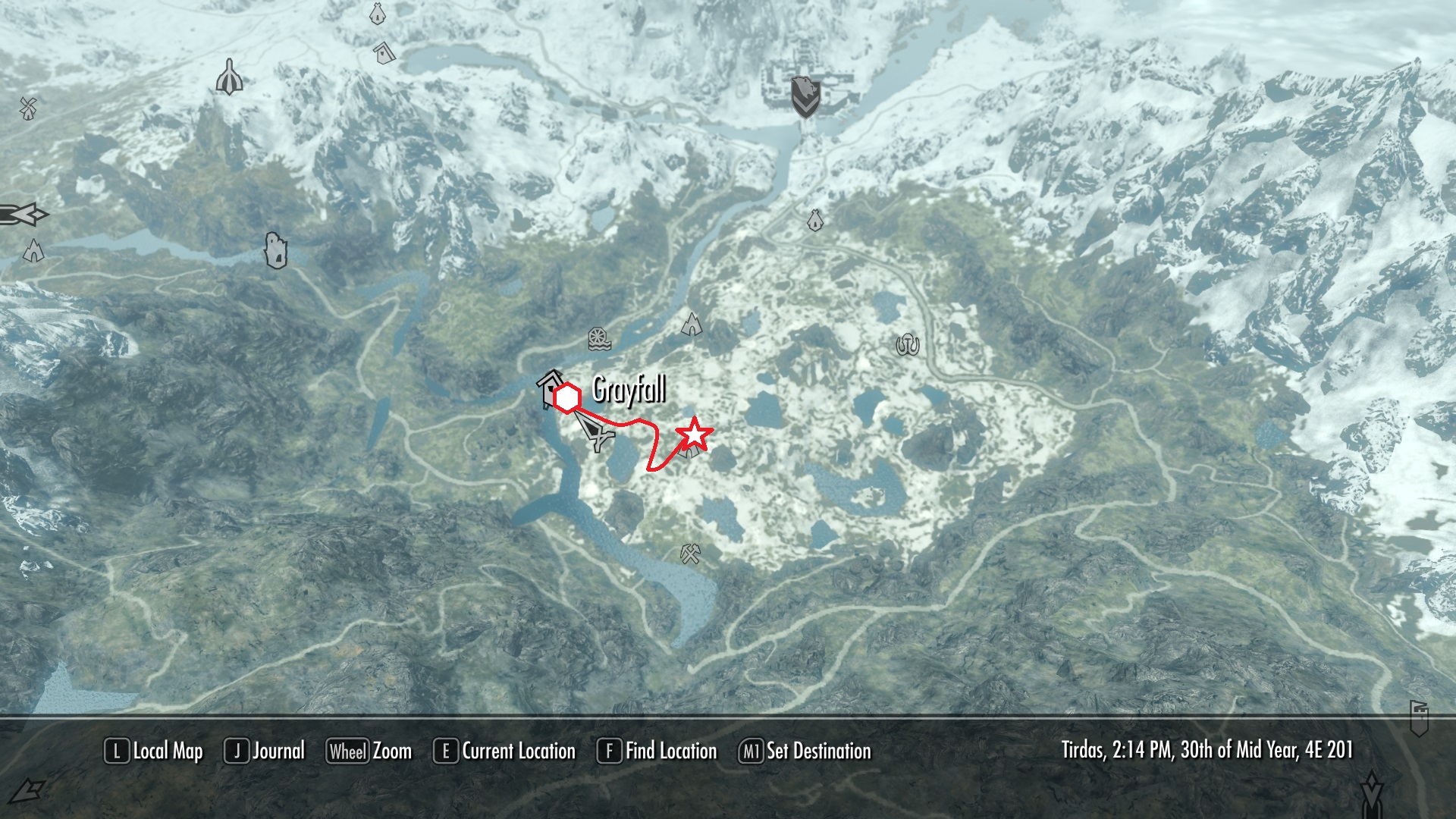Screen dimensions: 1456x819
Task: Select the Grayfall house map marker
Action: [x=550, y=387]
